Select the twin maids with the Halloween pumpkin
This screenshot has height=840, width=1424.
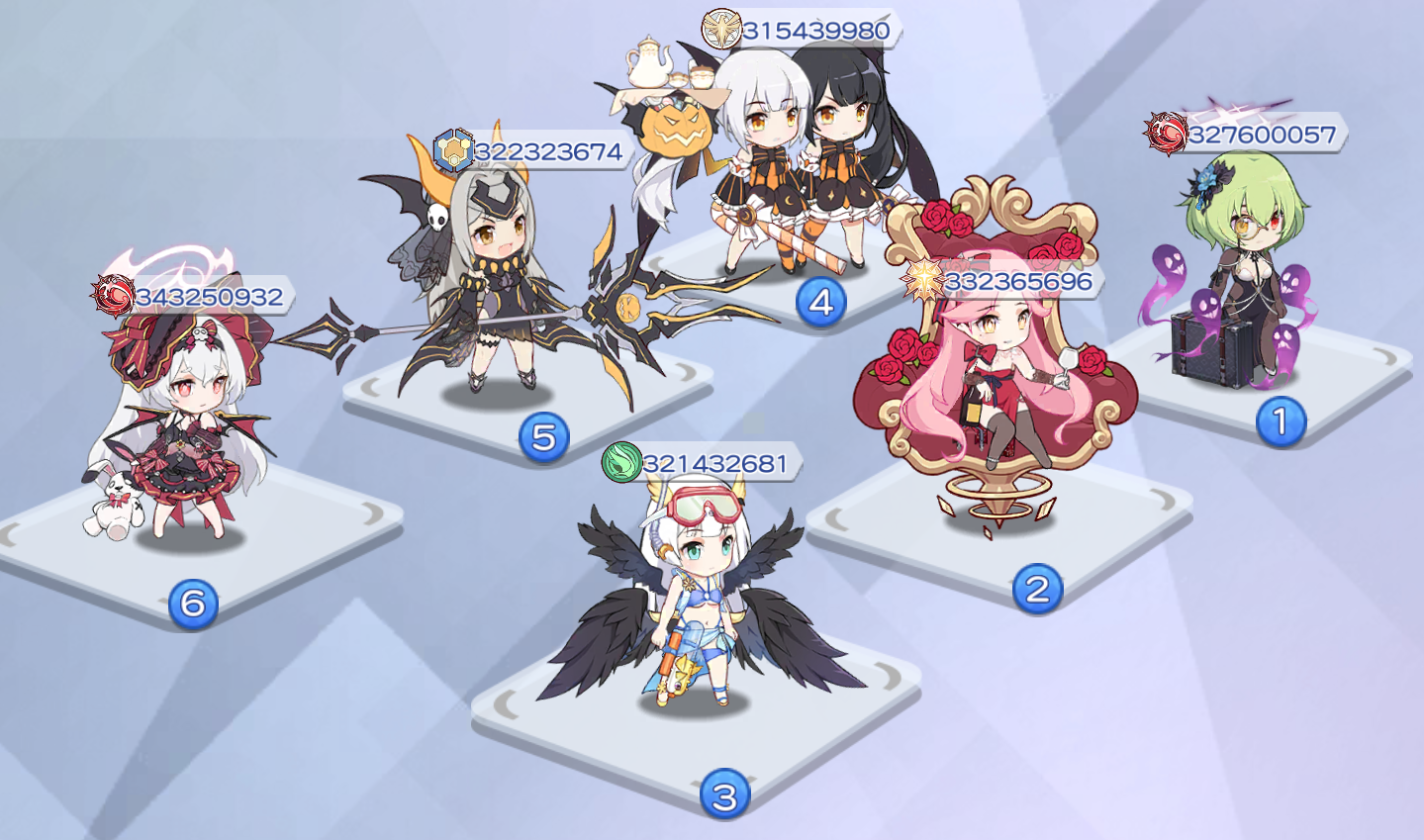pyautogui.click(x=792, y=158)
